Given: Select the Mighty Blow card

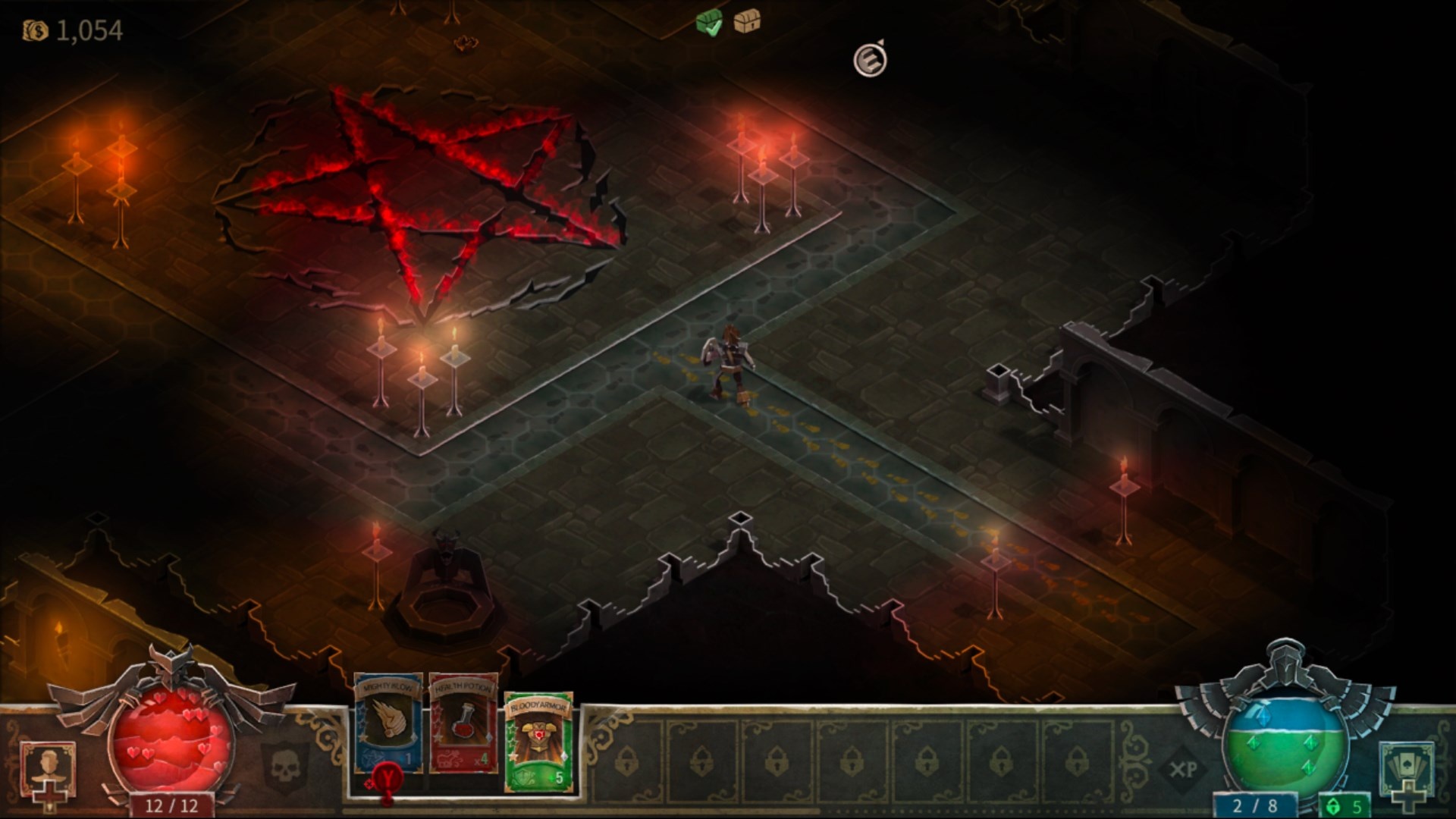Looking at the screenshot, I should coord(388,723).
